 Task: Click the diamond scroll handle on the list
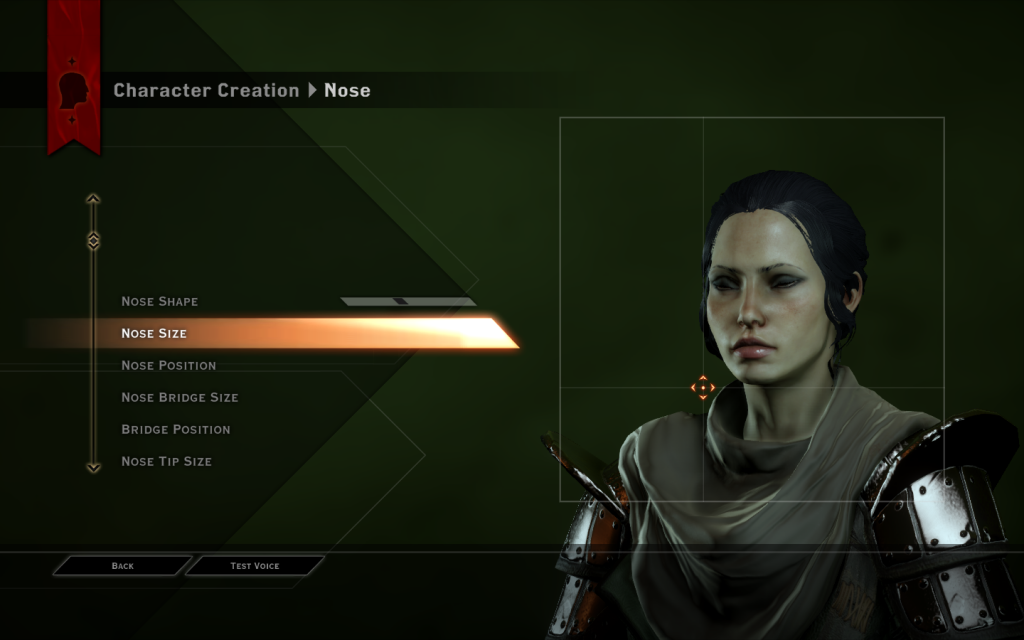coord(93,241)
